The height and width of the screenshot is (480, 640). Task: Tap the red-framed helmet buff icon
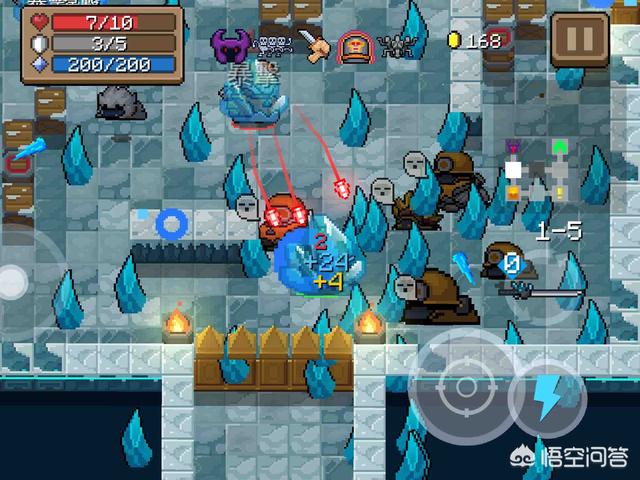[353, 45]
